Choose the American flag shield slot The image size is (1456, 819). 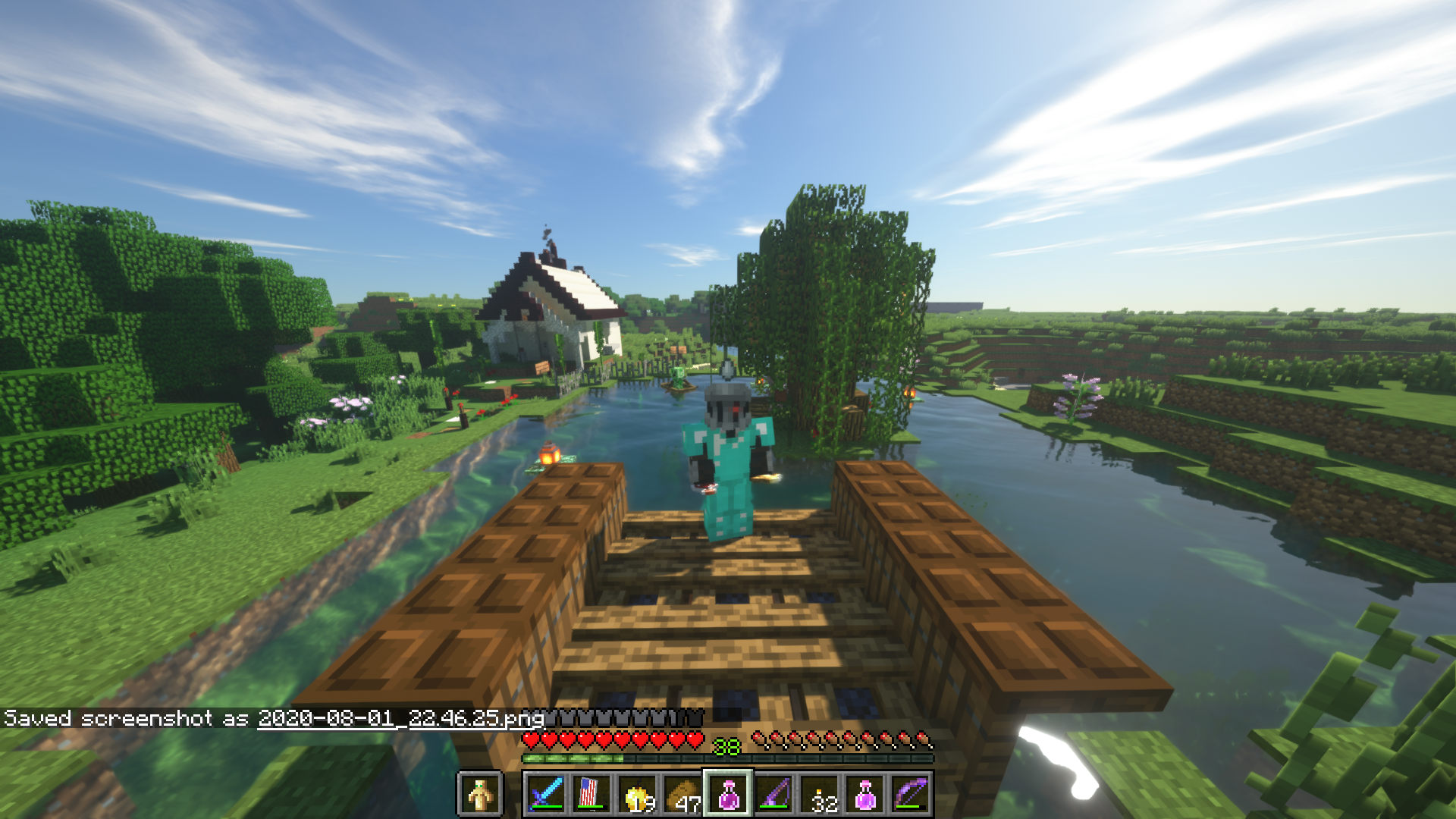(591, 794)
